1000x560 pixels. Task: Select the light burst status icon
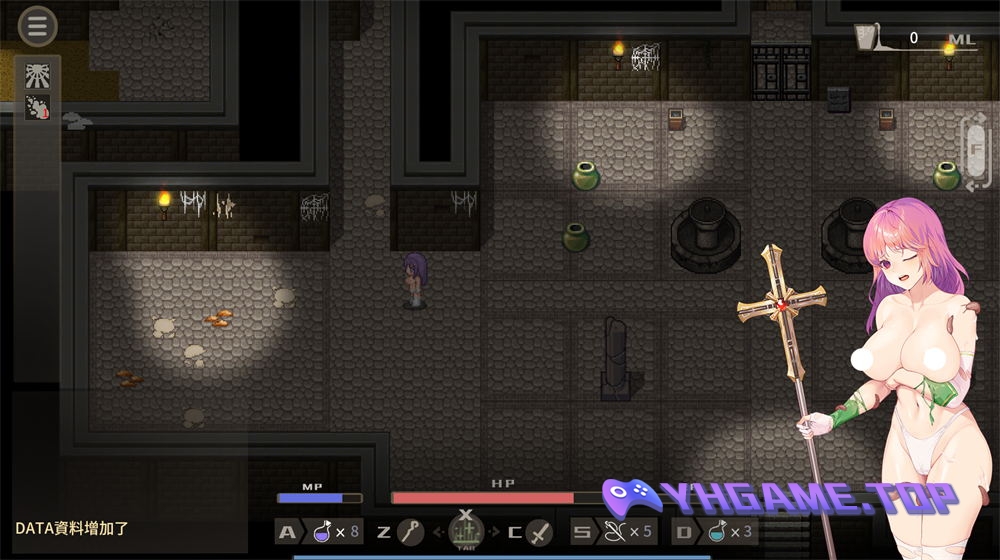(37, 75)
